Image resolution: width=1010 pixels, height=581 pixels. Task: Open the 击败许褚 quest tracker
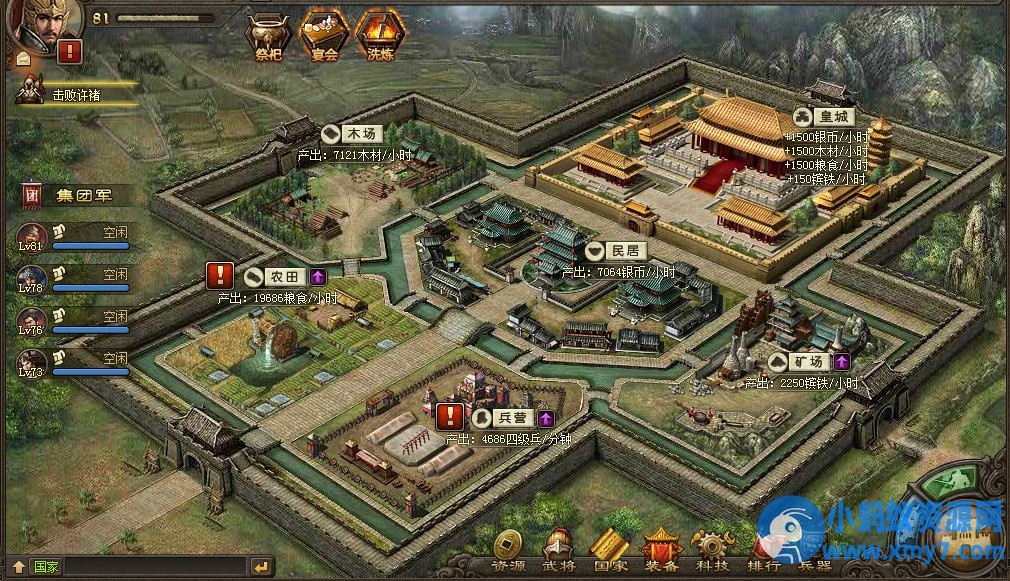point(76,94)
